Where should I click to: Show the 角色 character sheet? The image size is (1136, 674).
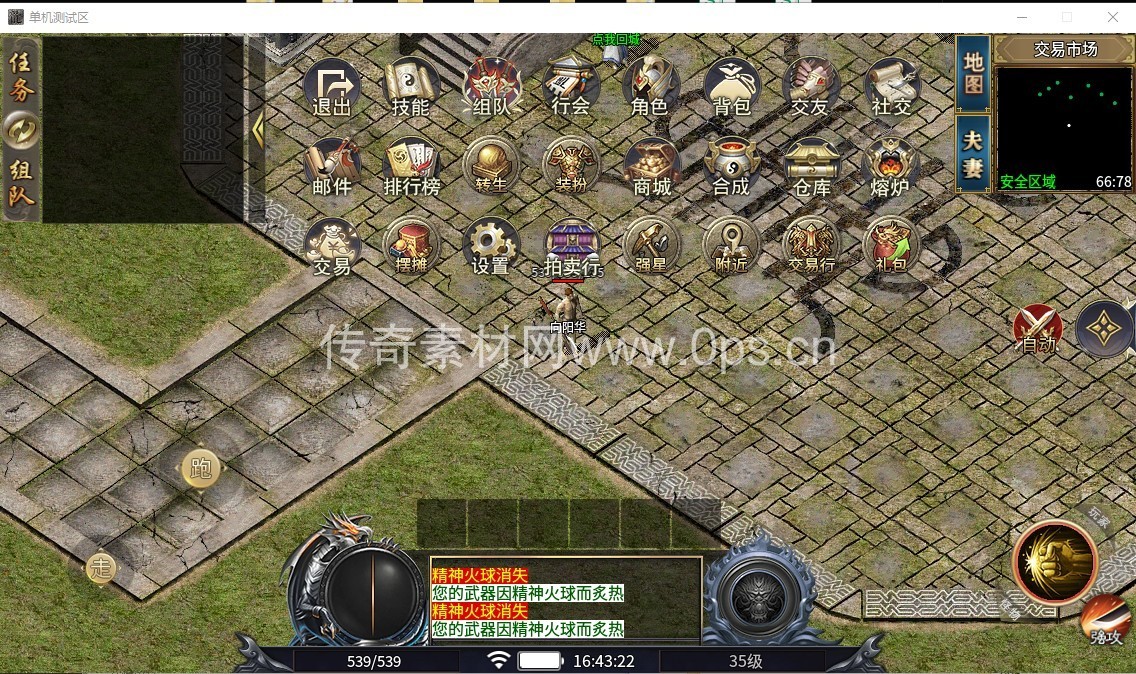[x=651, y=87]
